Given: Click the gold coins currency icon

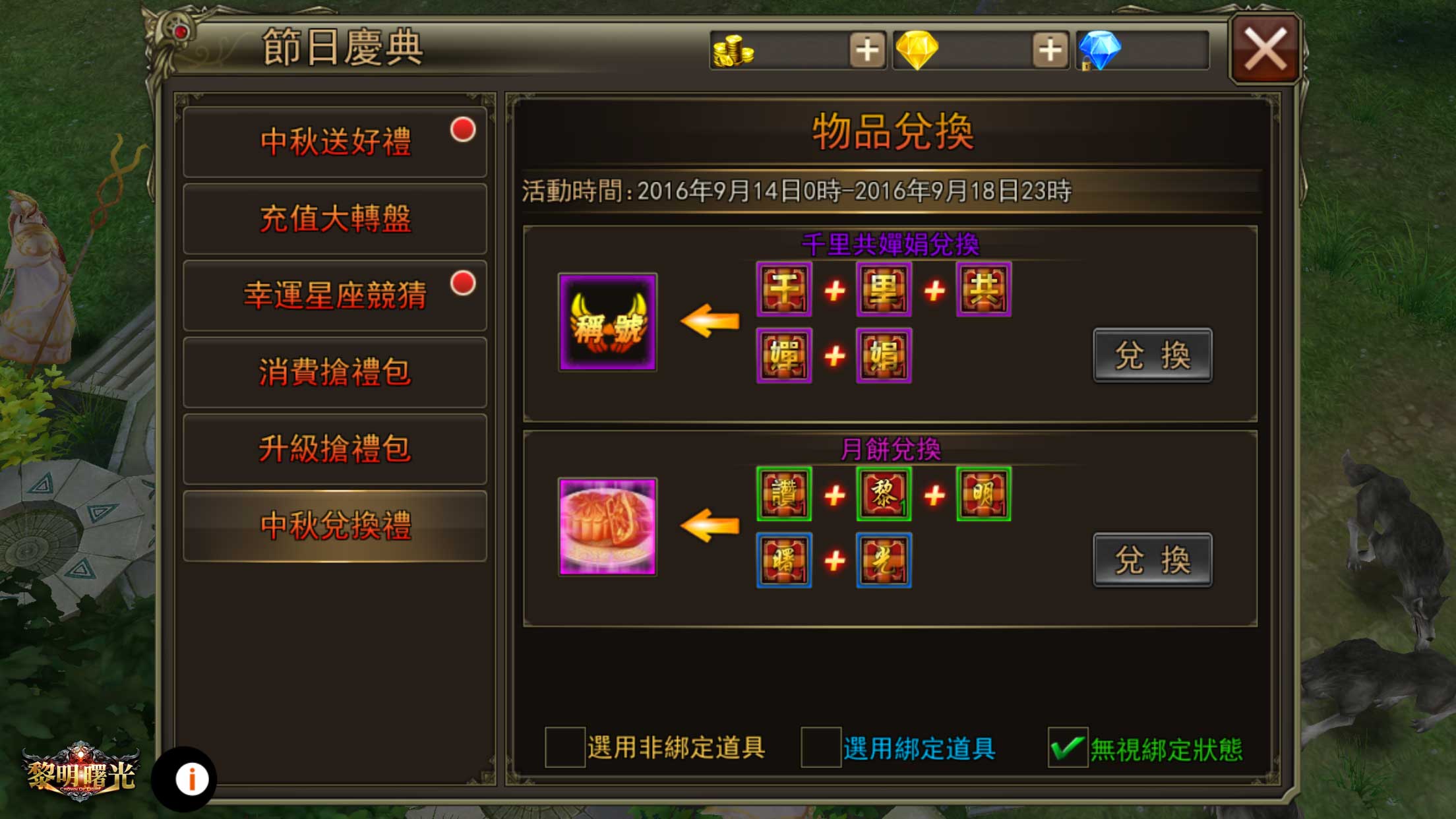Looking at the screenshot, I should pos(732,49).
